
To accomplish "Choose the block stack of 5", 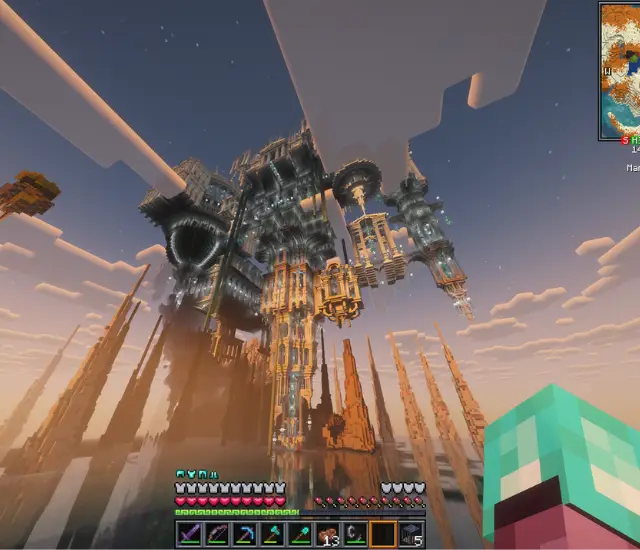I will 410,535.
